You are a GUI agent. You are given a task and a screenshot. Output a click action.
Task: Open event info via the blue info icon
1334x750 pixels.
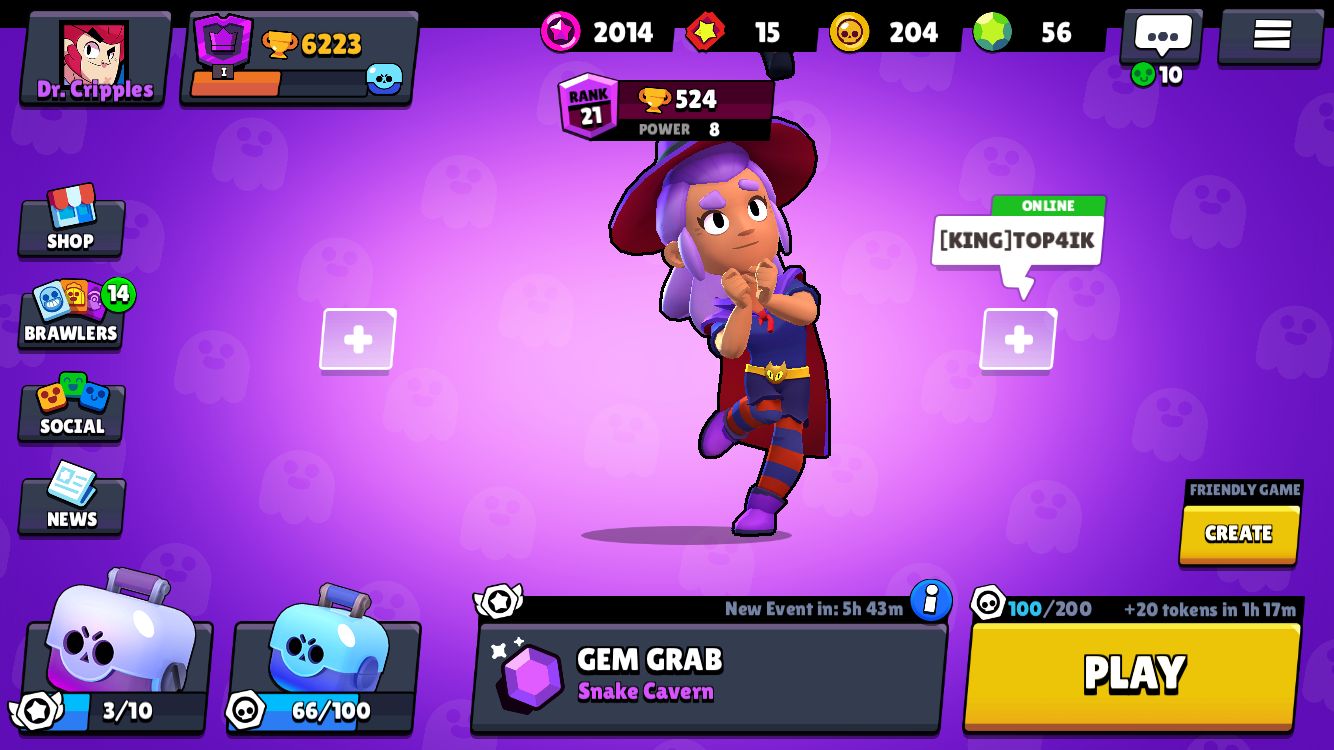(x=930, y=602)
